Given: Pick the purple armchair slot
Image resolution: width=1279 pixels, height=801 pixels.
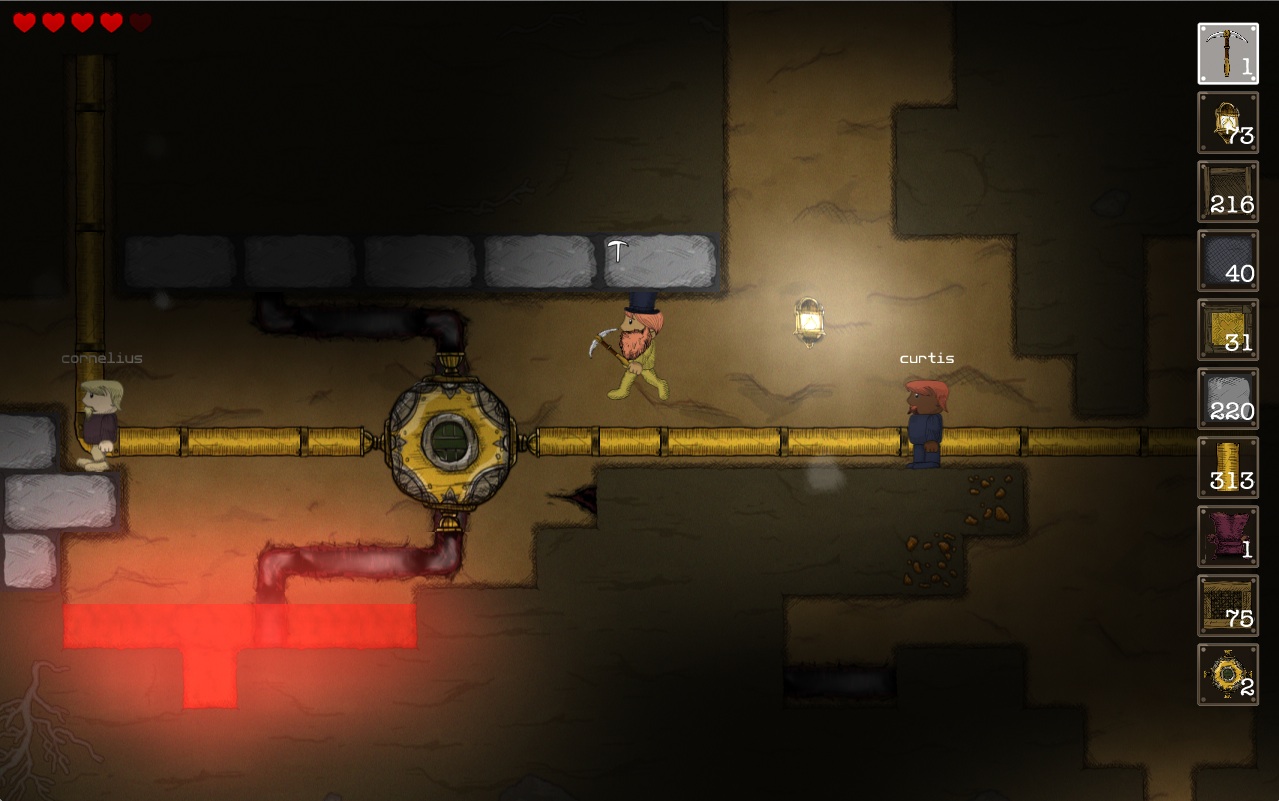Looking at the screenshot, I should click(1228, 537).
